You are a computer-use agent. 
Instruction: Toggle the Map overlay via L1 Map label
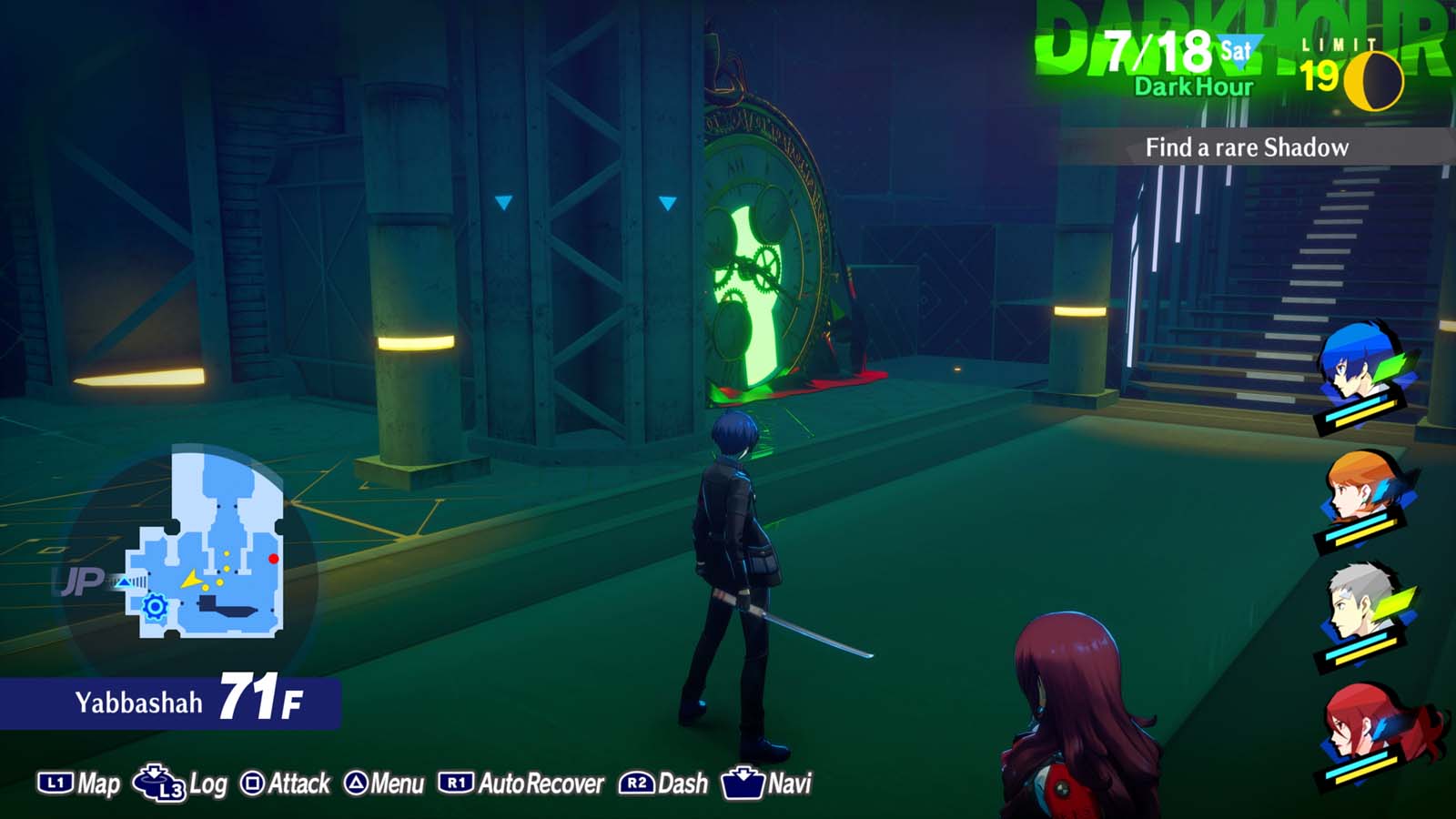pos(100,781)
